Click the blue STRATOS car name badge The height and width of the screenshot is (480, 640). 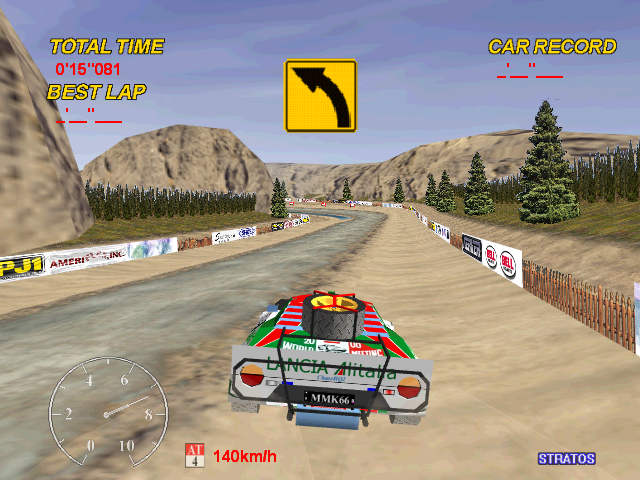[x=566, y=459]
